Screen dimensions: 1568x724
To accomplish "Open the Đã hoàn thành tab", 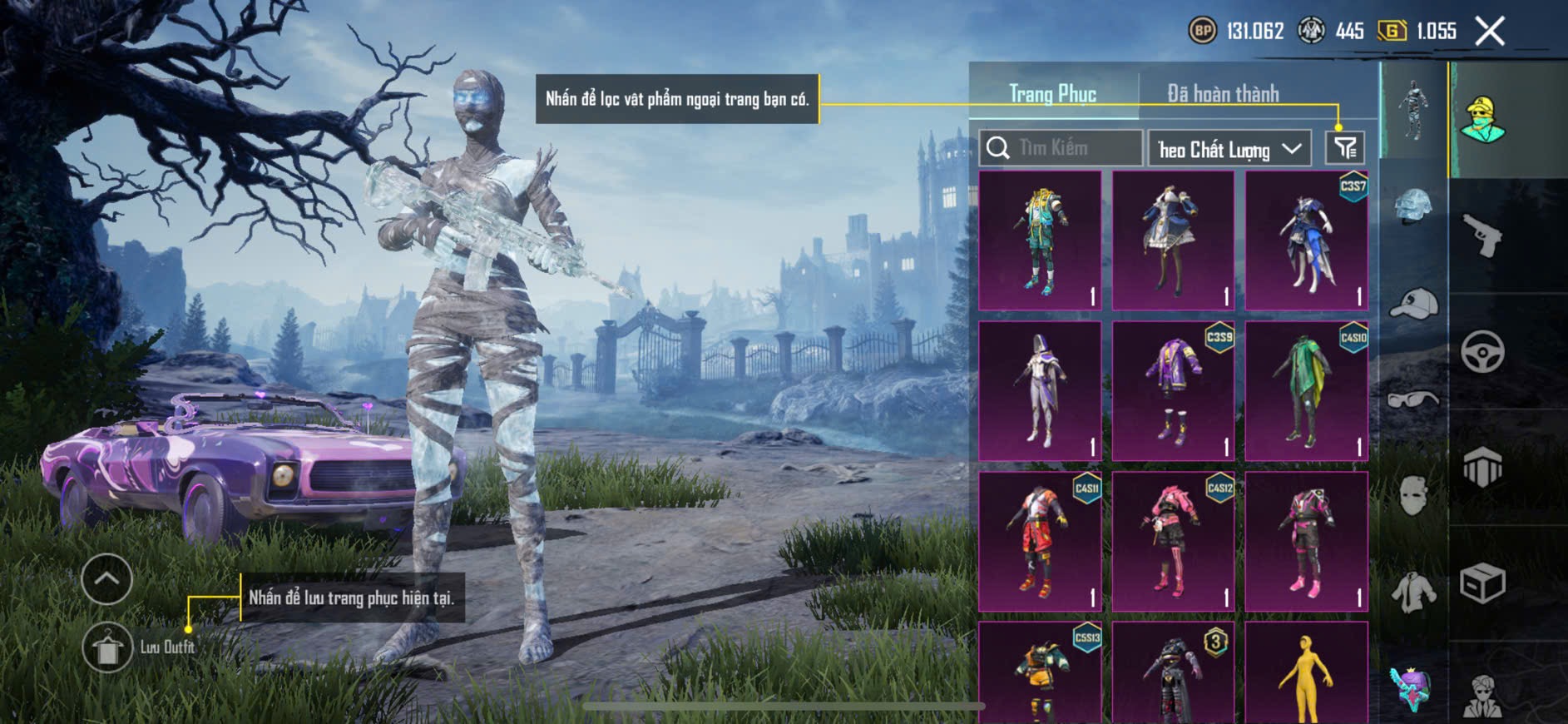I will coord(1222,94).
